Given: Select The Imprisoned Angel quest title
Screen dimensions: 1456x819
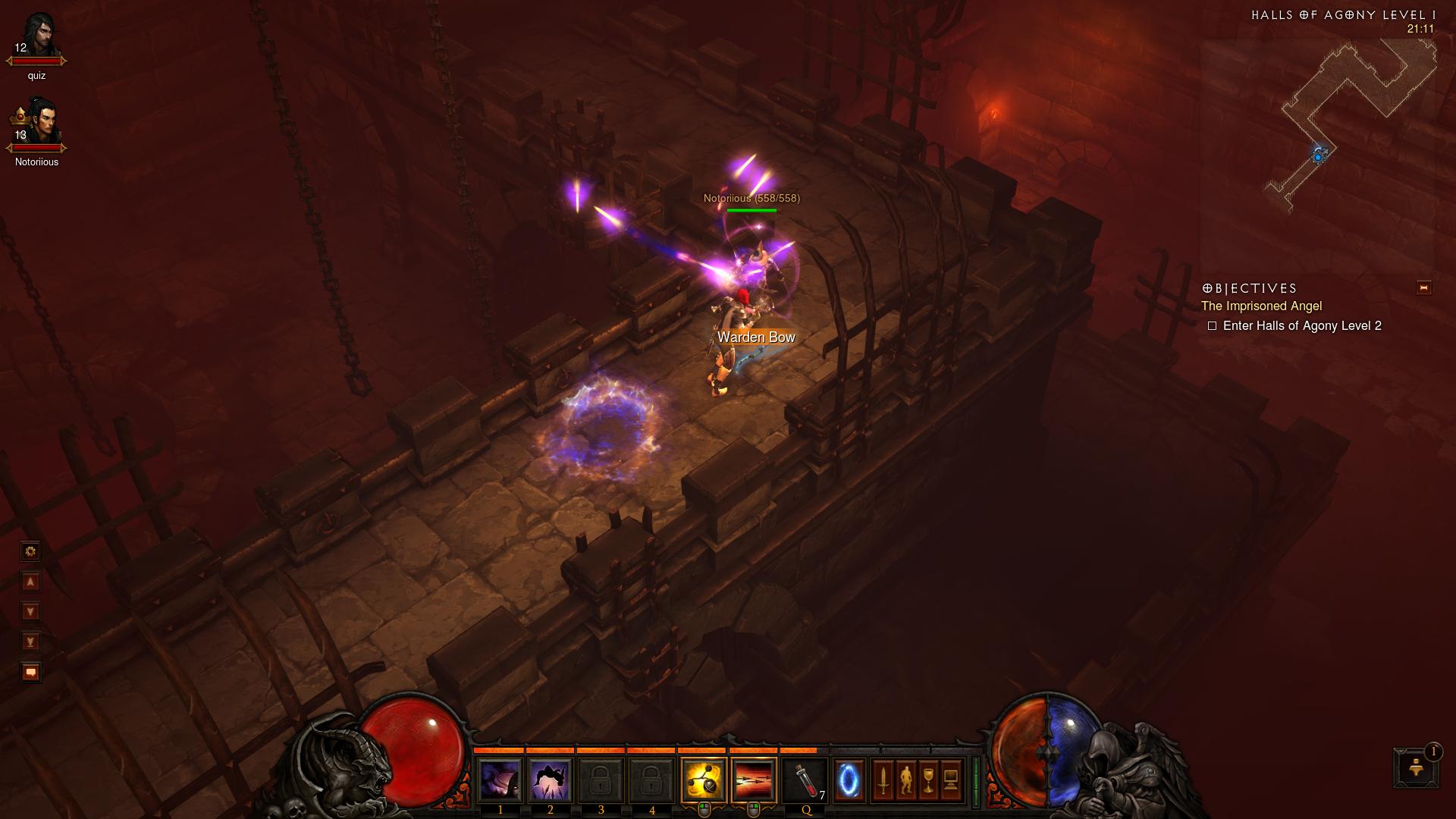Looking at the screenshot, I should (x=1261, y=306).
